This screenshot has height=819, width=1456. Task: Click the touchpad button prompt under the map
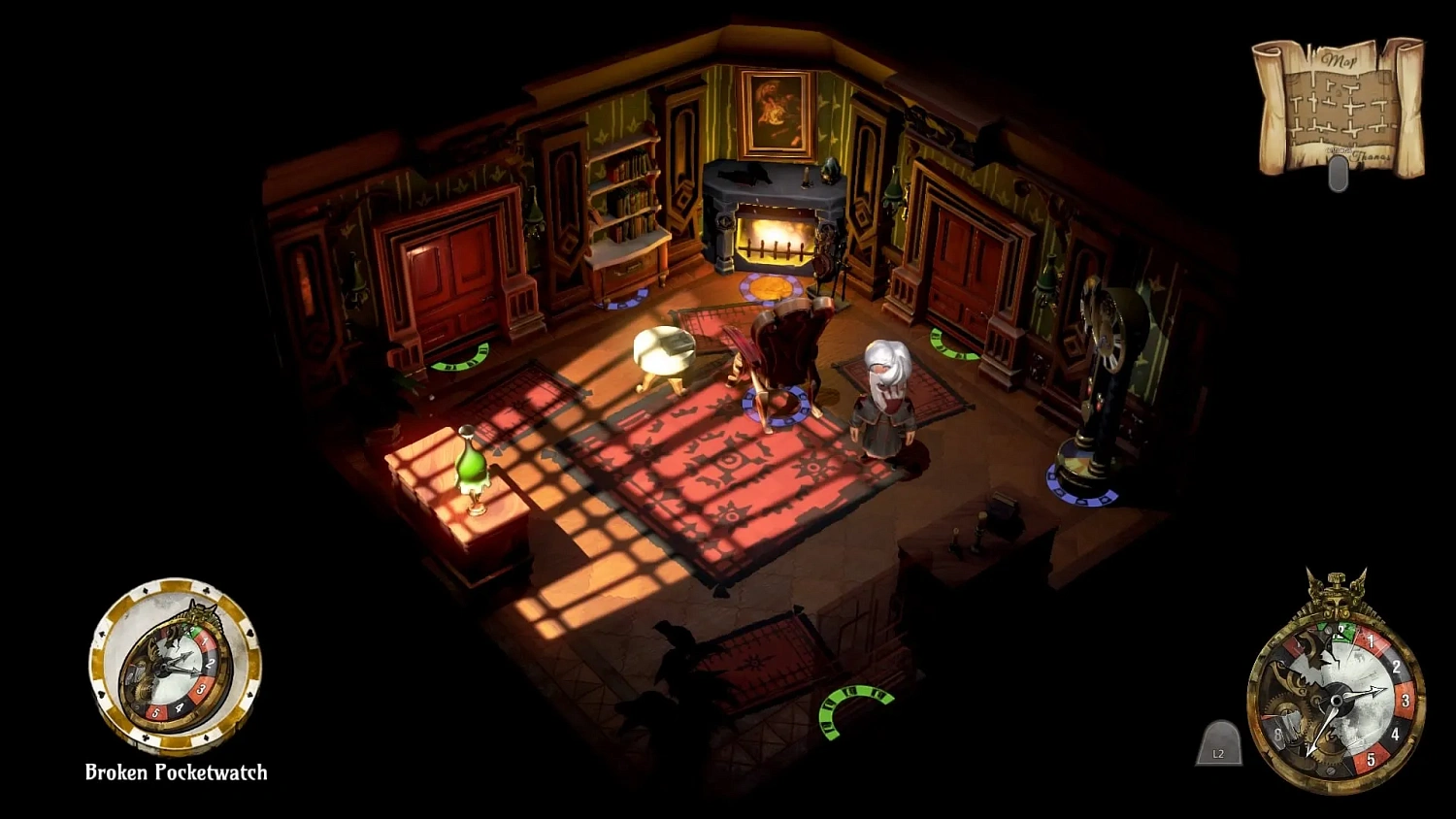[x=1340, y=175]
